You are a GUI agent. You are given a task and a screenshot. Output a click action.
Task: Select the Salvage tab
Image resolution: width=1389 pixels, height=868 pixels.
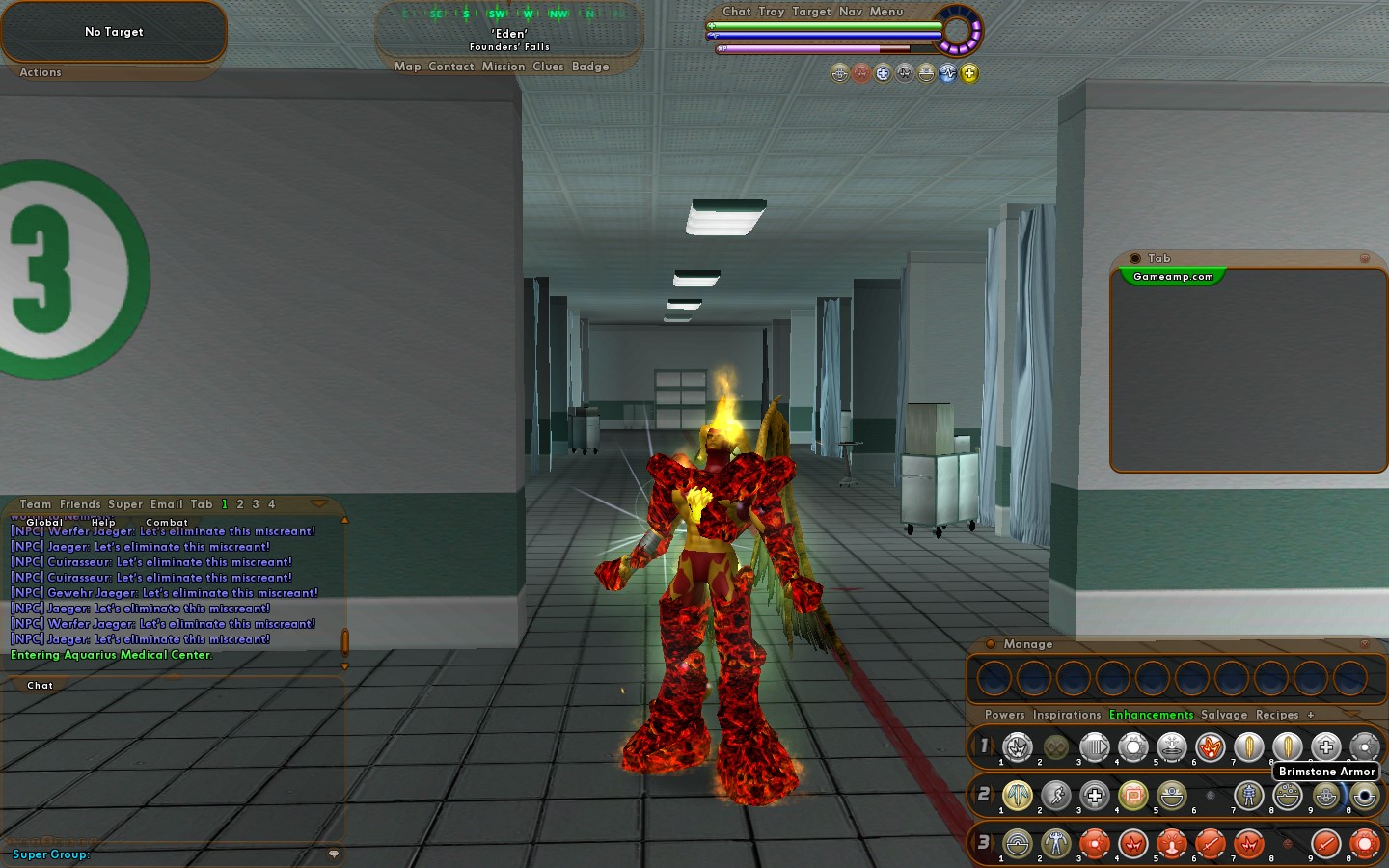(1223, 715)
